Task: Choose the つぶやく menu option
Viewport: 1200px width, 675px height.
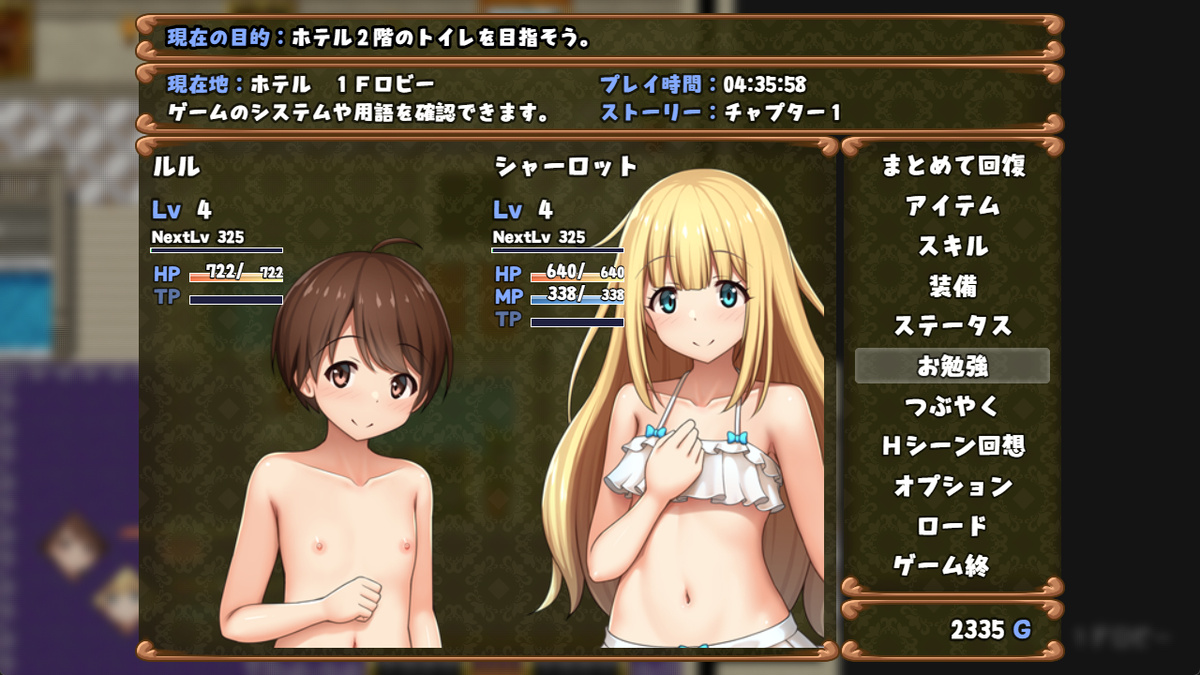Action: click(x=952, y=406)
